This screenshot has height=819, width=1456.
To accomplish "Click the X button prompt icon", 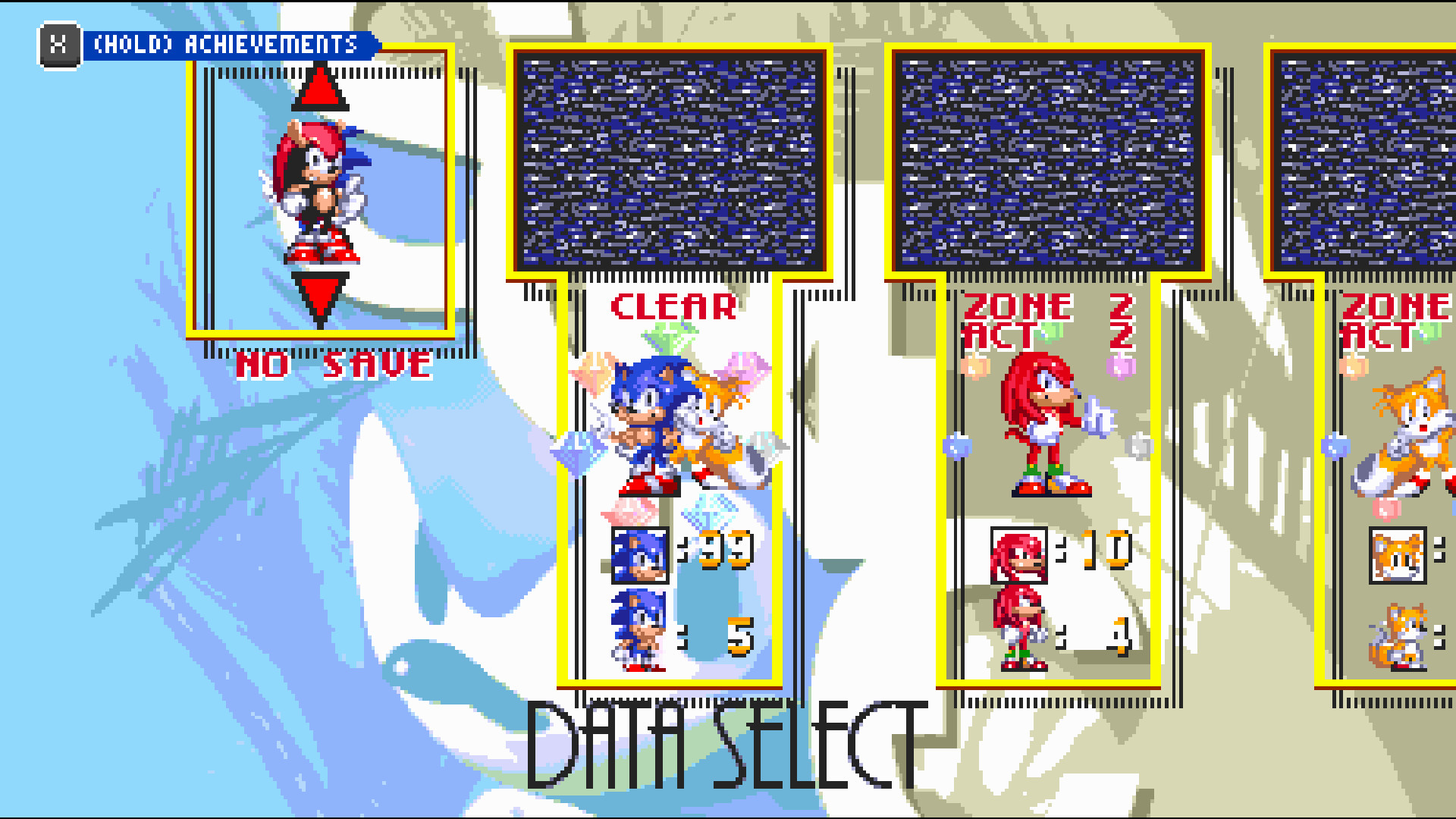I will pos(58,44).
